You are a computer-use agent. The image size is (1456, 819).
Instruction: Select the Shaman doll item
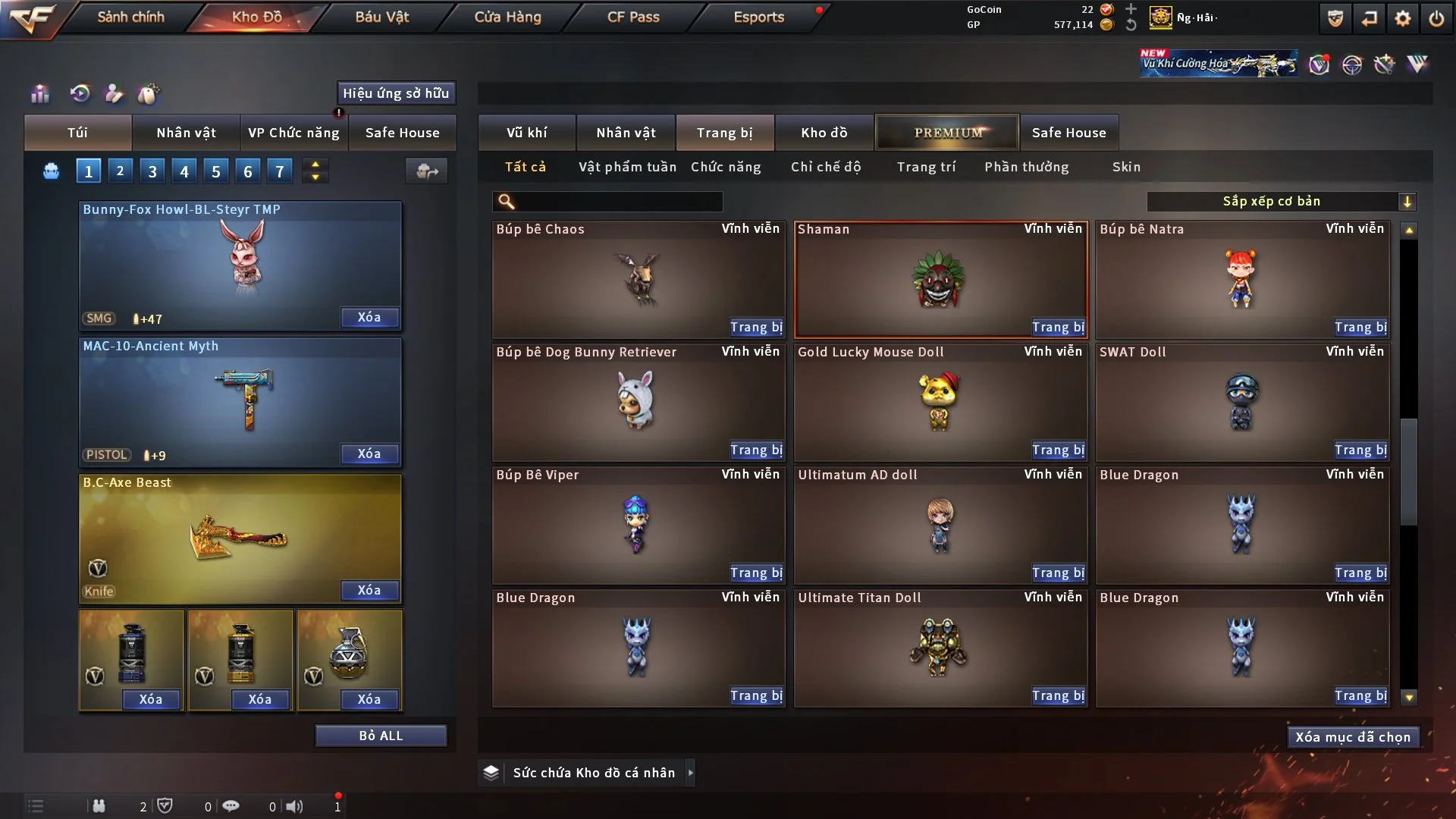coord(940,279)
